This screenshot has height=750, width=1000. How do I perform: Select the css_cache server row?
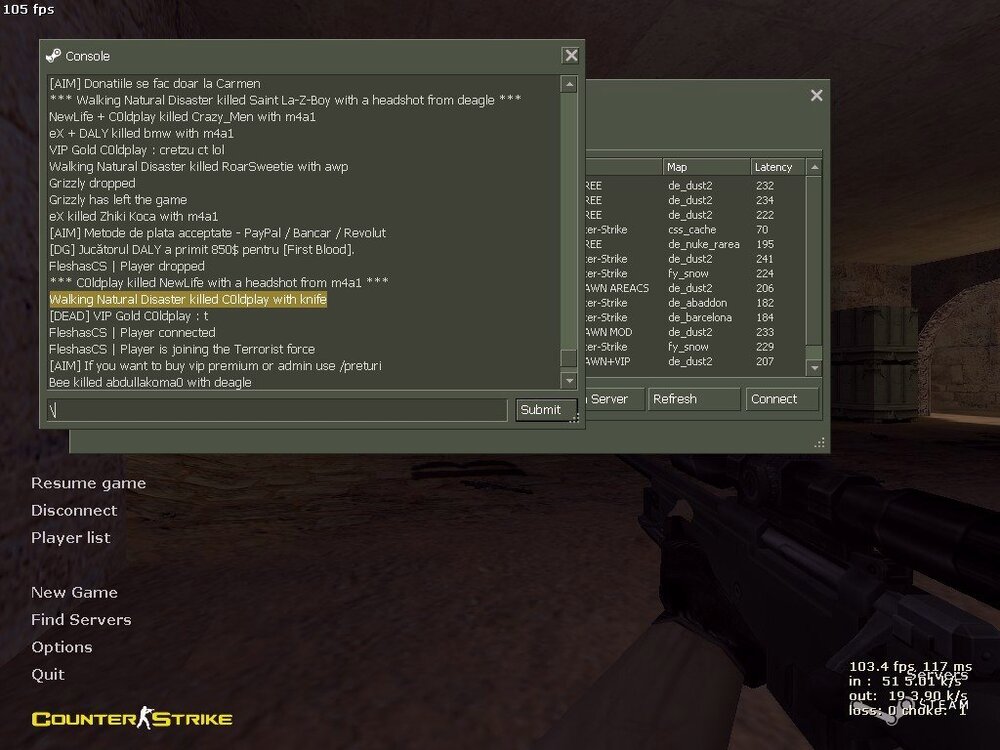(700, 230)
